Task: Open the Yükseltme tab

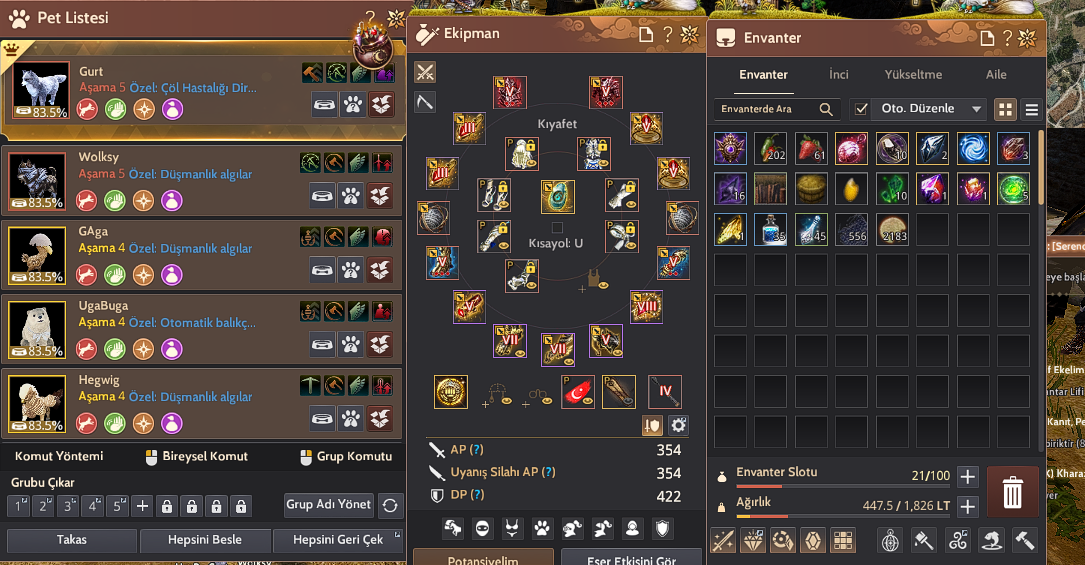Action: (x=913, y=75)
